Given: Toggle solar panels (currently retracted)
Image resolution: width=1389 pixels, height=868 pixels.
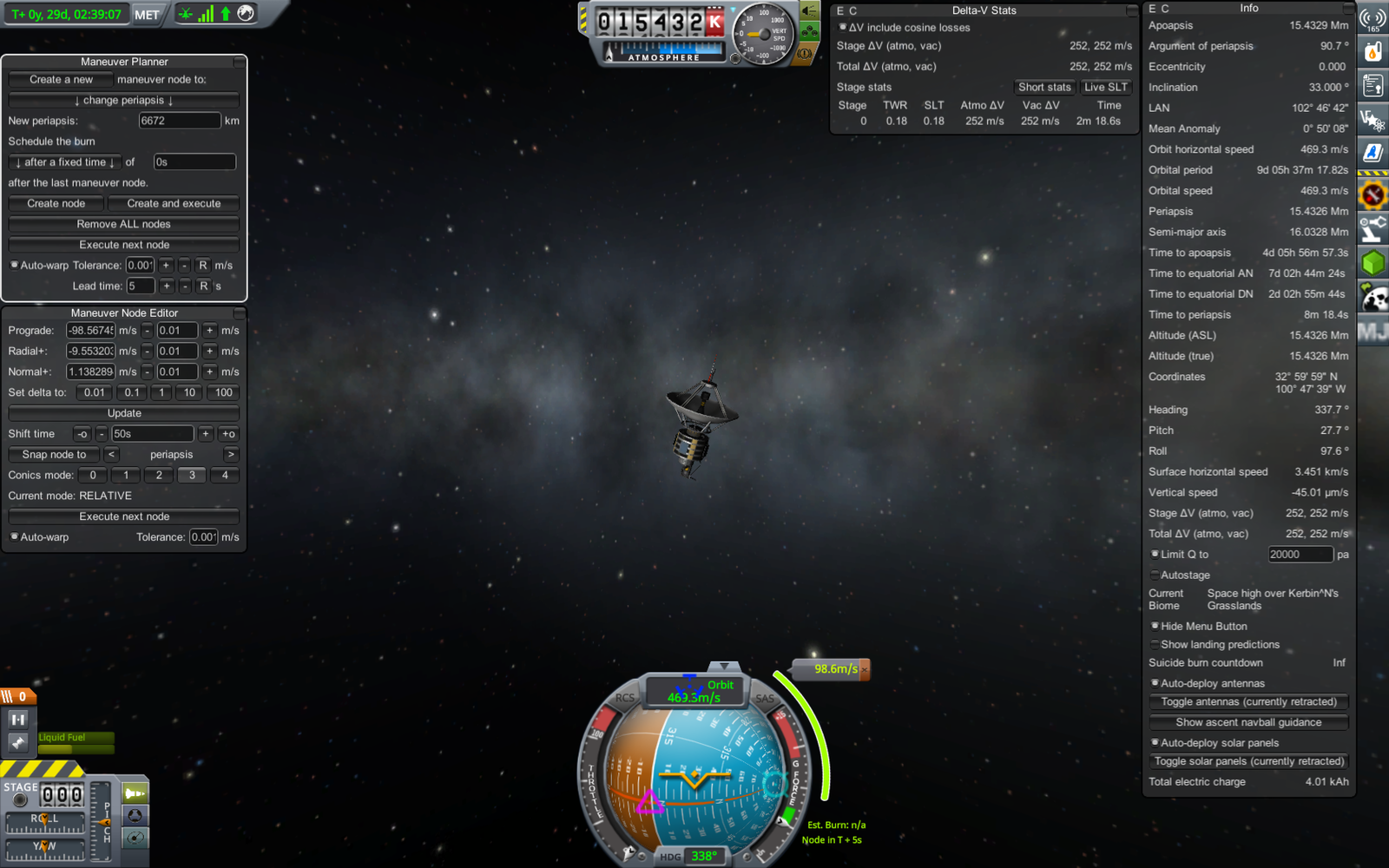Looking at the screenshot, I should [x=1248, y=761].
